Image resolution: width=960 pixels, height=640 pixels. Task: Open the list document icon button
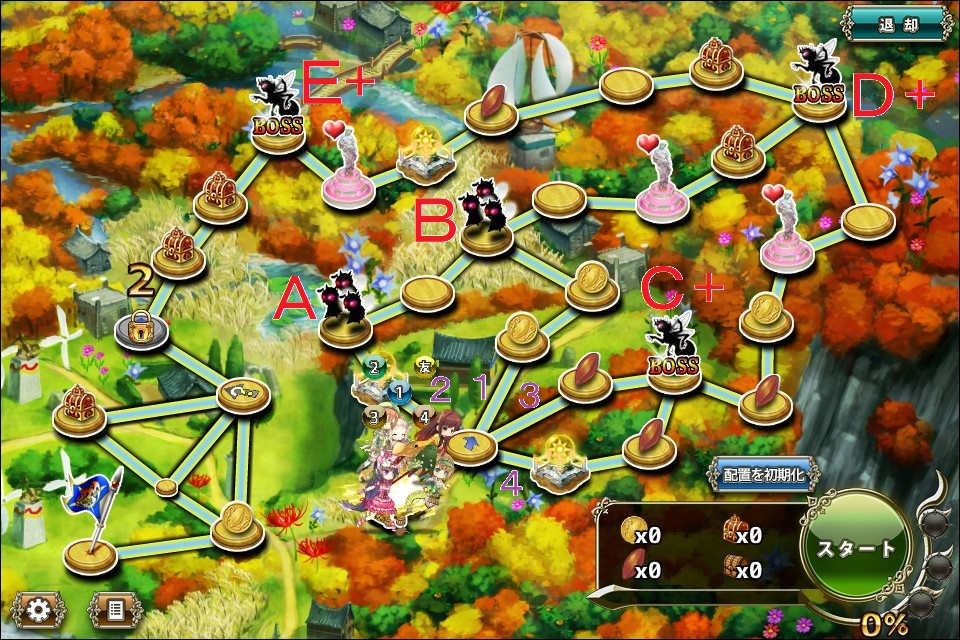pyautogui.click(x=115, y=607)
